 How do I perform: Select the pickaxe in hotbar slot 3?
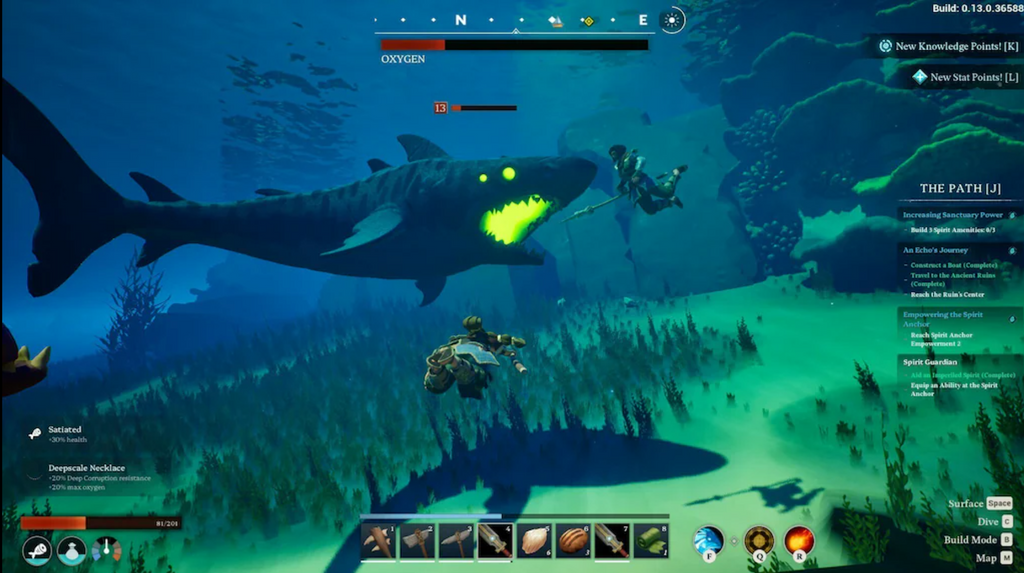[x=456, y=541]
